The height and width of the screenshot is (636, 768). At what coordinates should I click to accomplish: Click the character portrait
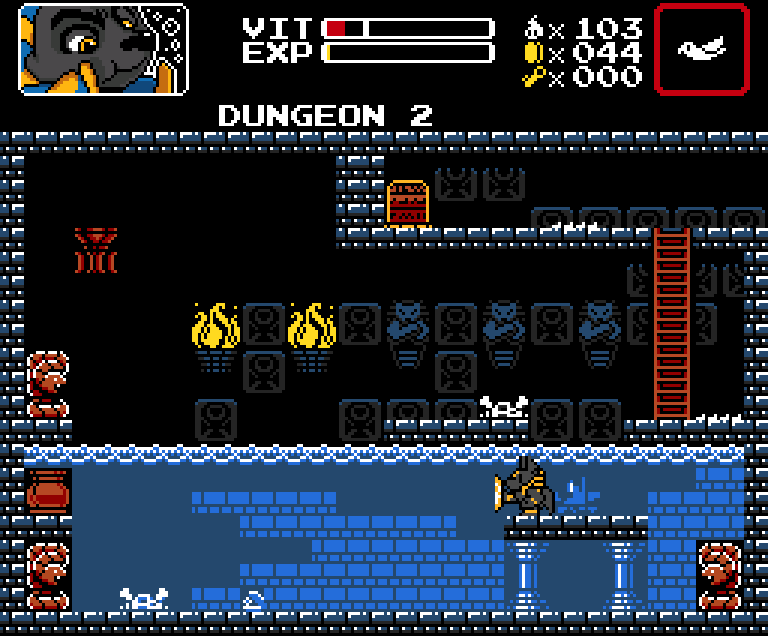pos(103,49)
